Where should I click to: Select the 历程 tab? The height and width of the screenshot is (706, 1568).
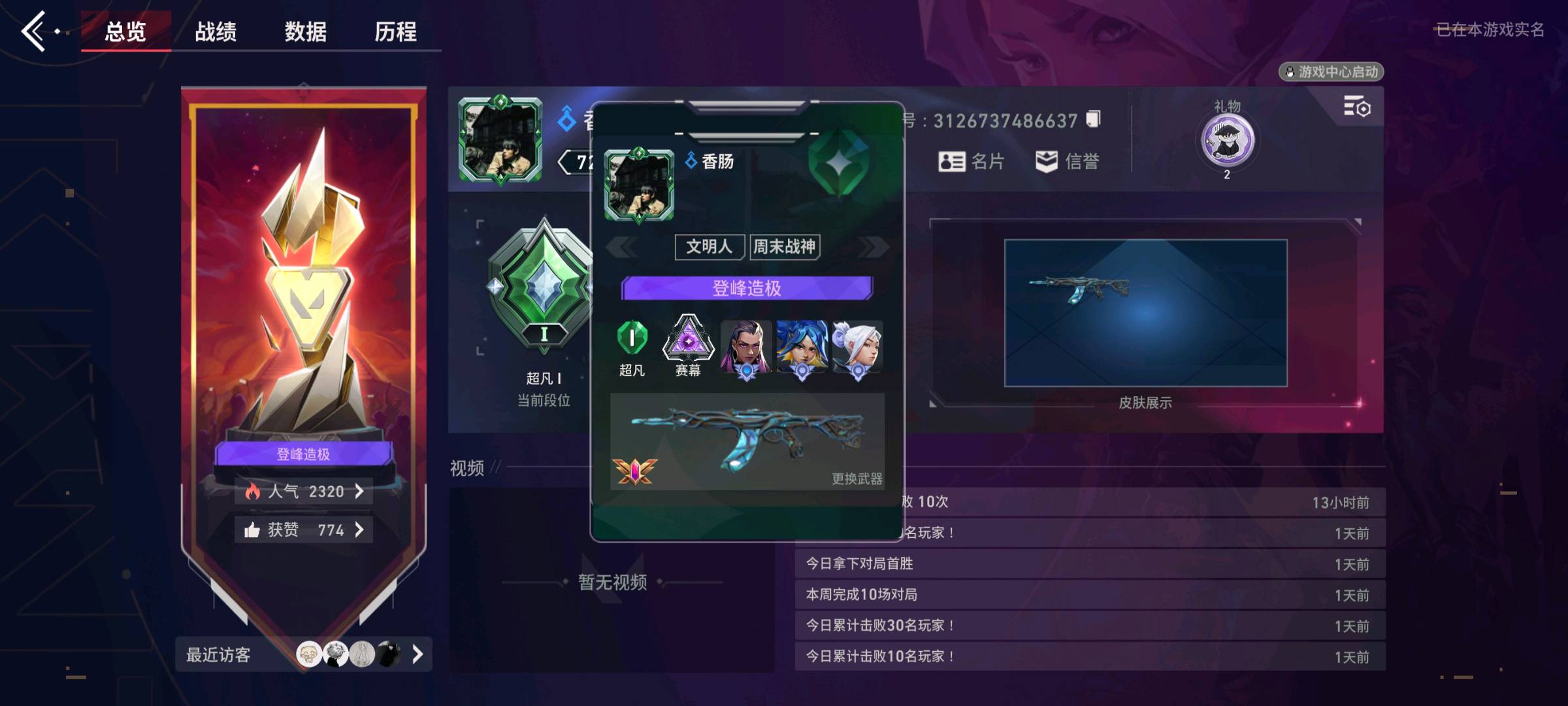coord(395,31)
